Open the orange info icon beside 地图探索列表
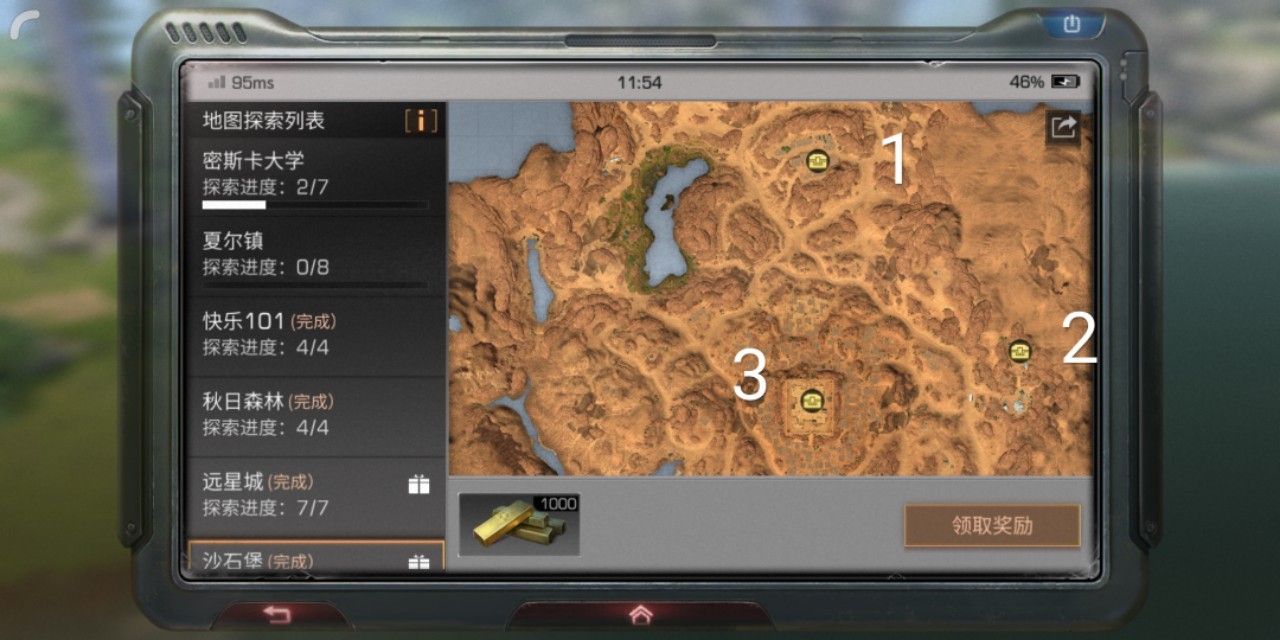Viewport: 1280px width, 640px height. click(x=421, y=121)
